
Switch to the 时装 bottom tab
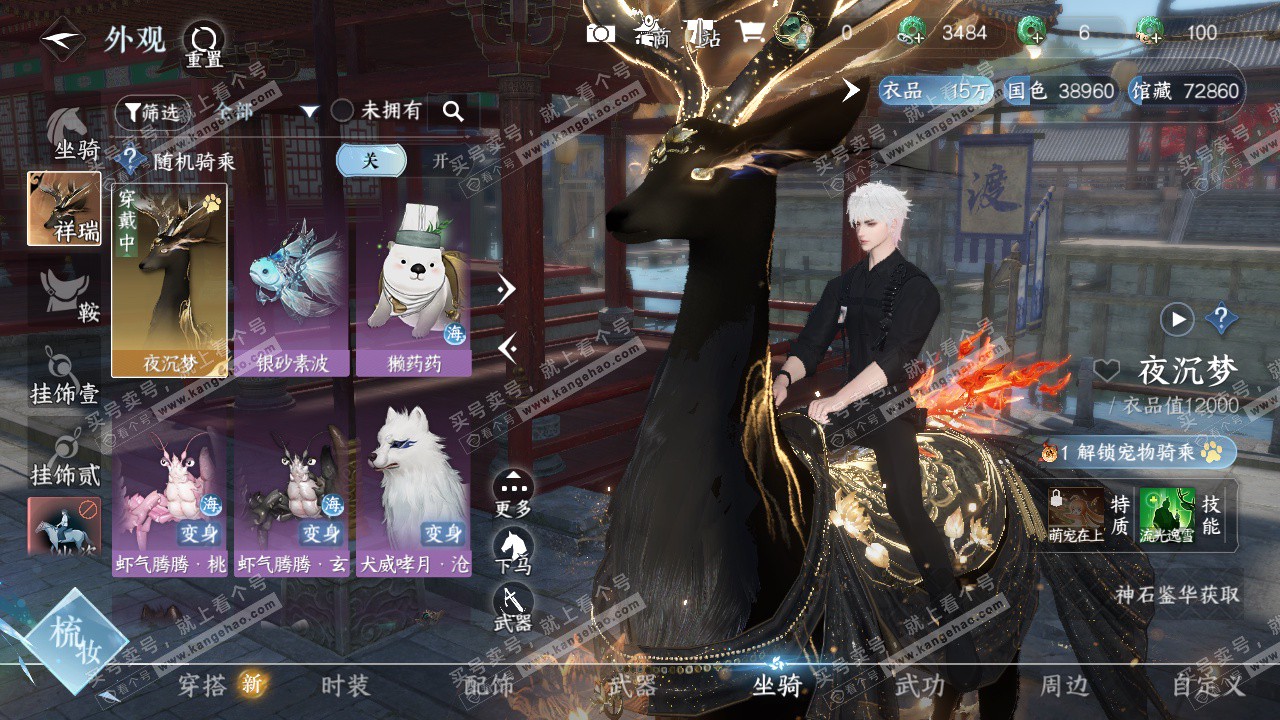coord(346,685)
